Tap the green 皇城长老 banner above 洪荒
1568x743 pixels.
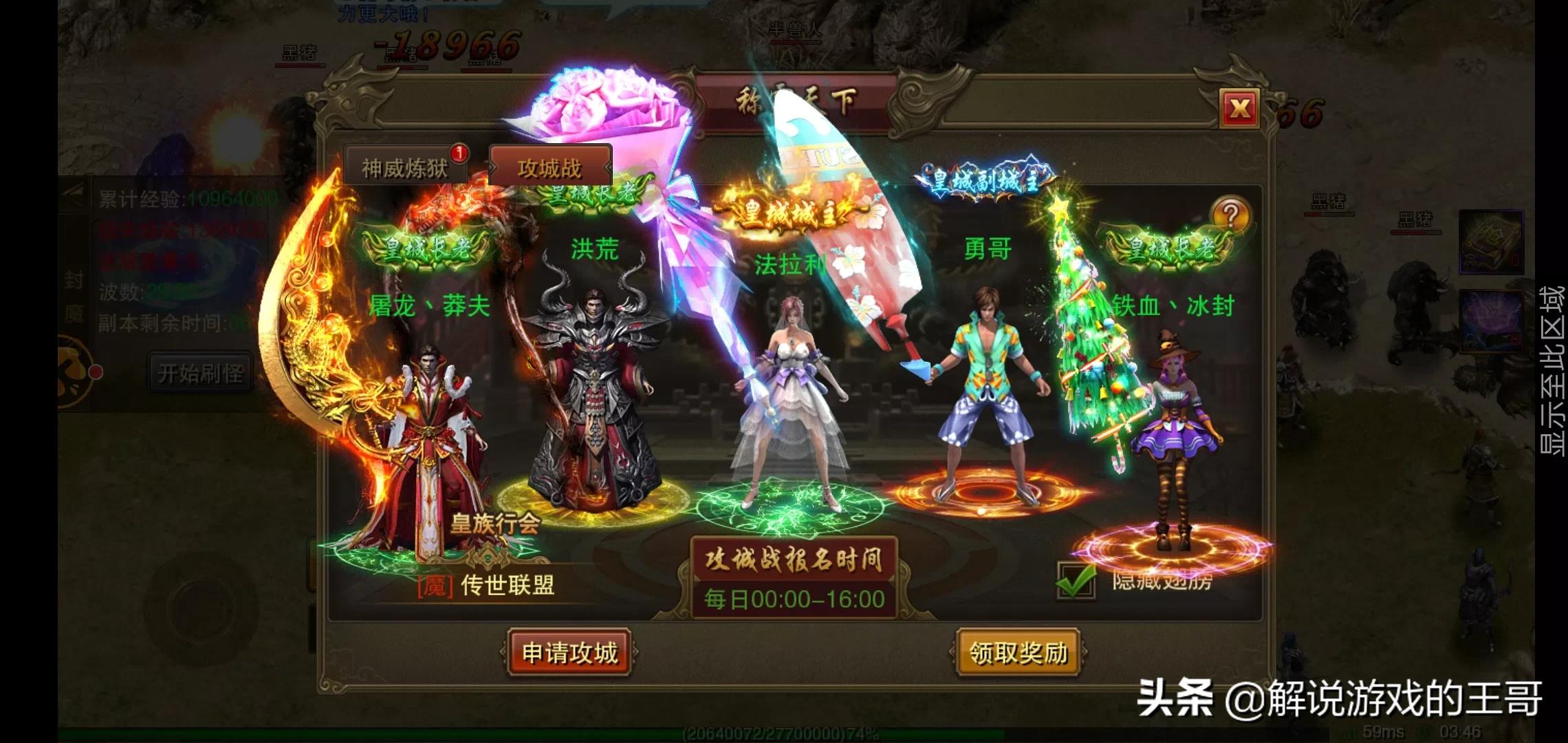[593, 196]
